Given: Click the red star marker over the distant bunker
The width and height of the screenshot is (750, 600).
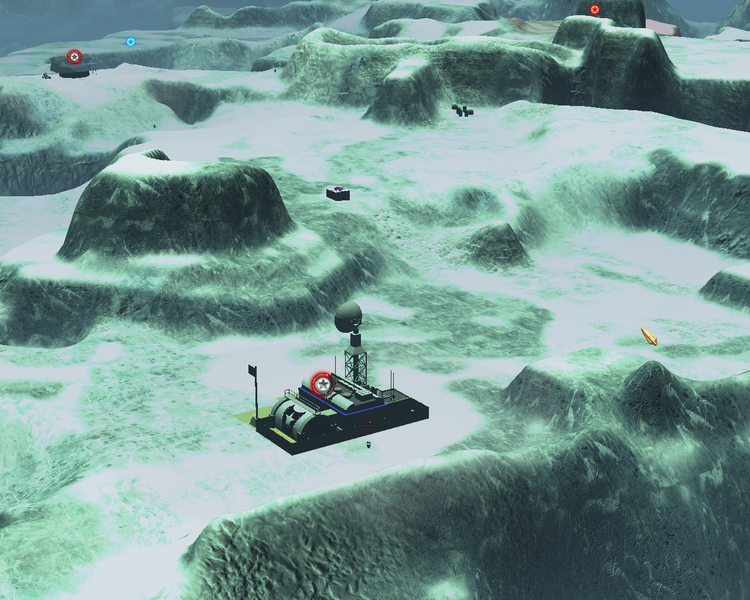Looking at the screenshot, I should pos(74,57).
